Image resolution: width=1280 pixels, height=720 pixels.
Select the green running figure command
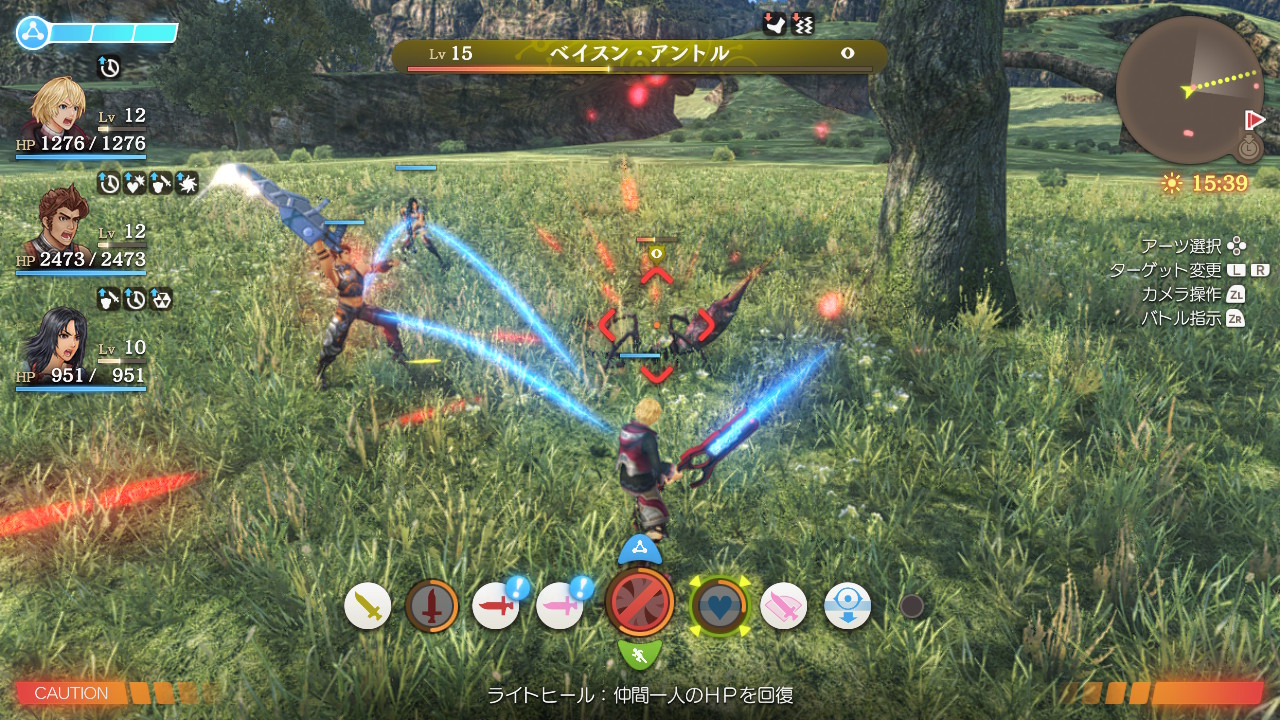pos(640,656)
